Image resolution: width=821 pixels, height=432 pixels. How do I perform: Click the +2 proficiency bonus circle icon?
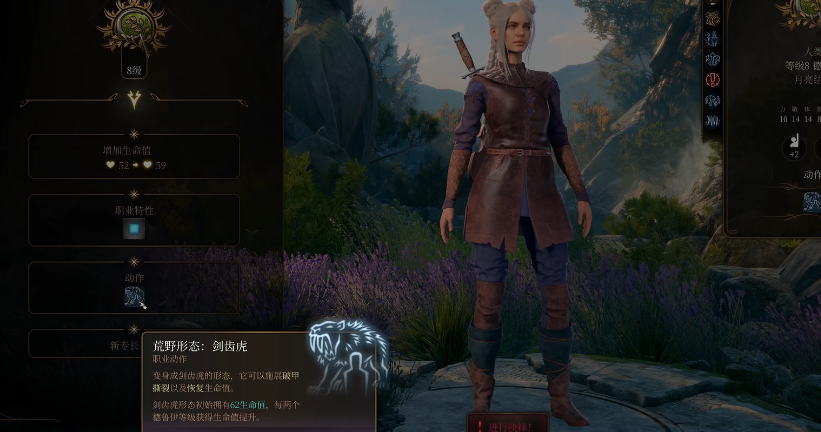pos(793,146)
